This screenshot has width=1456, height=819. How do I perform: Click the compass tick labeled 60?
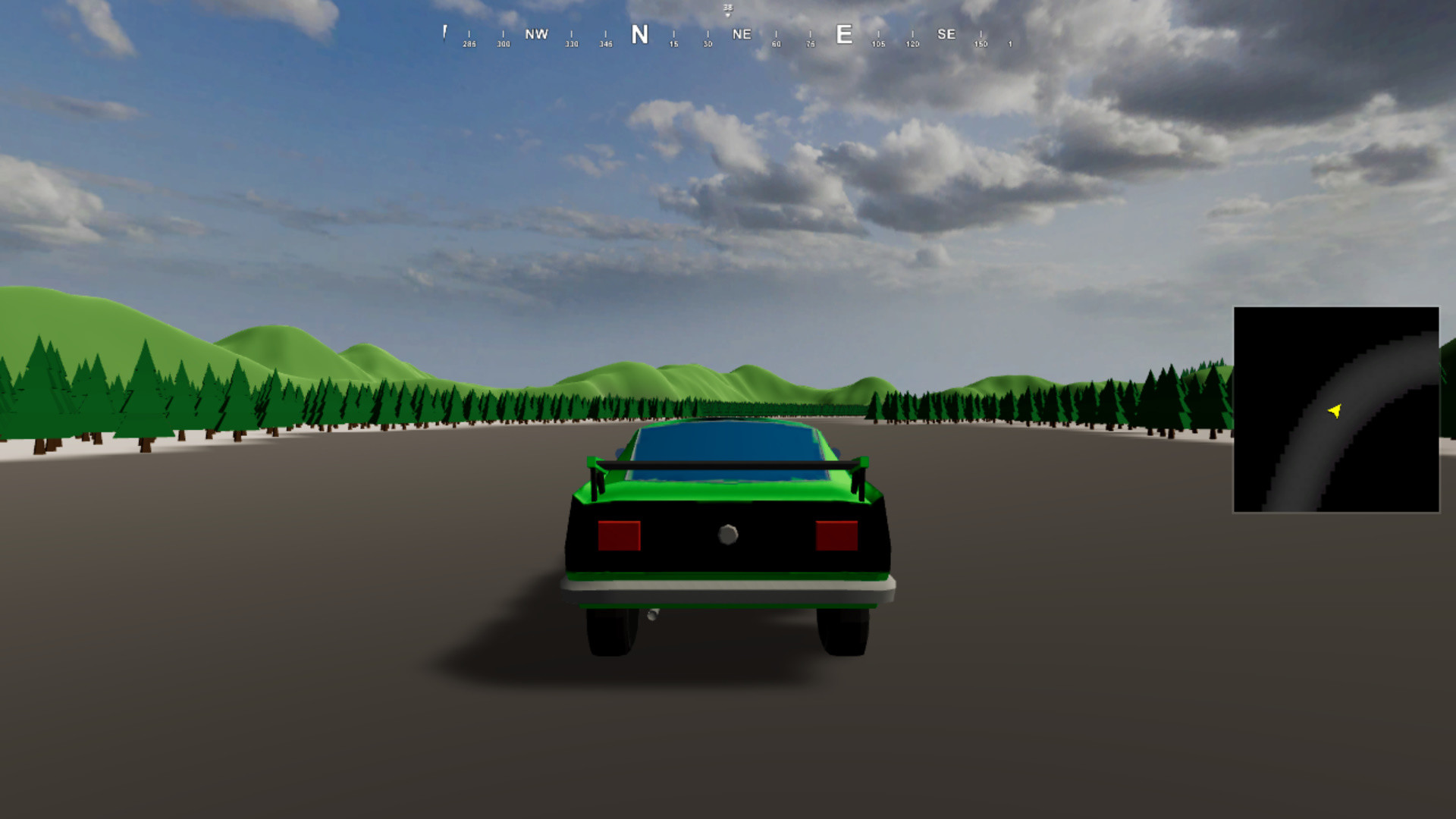(x=775, y=44)
